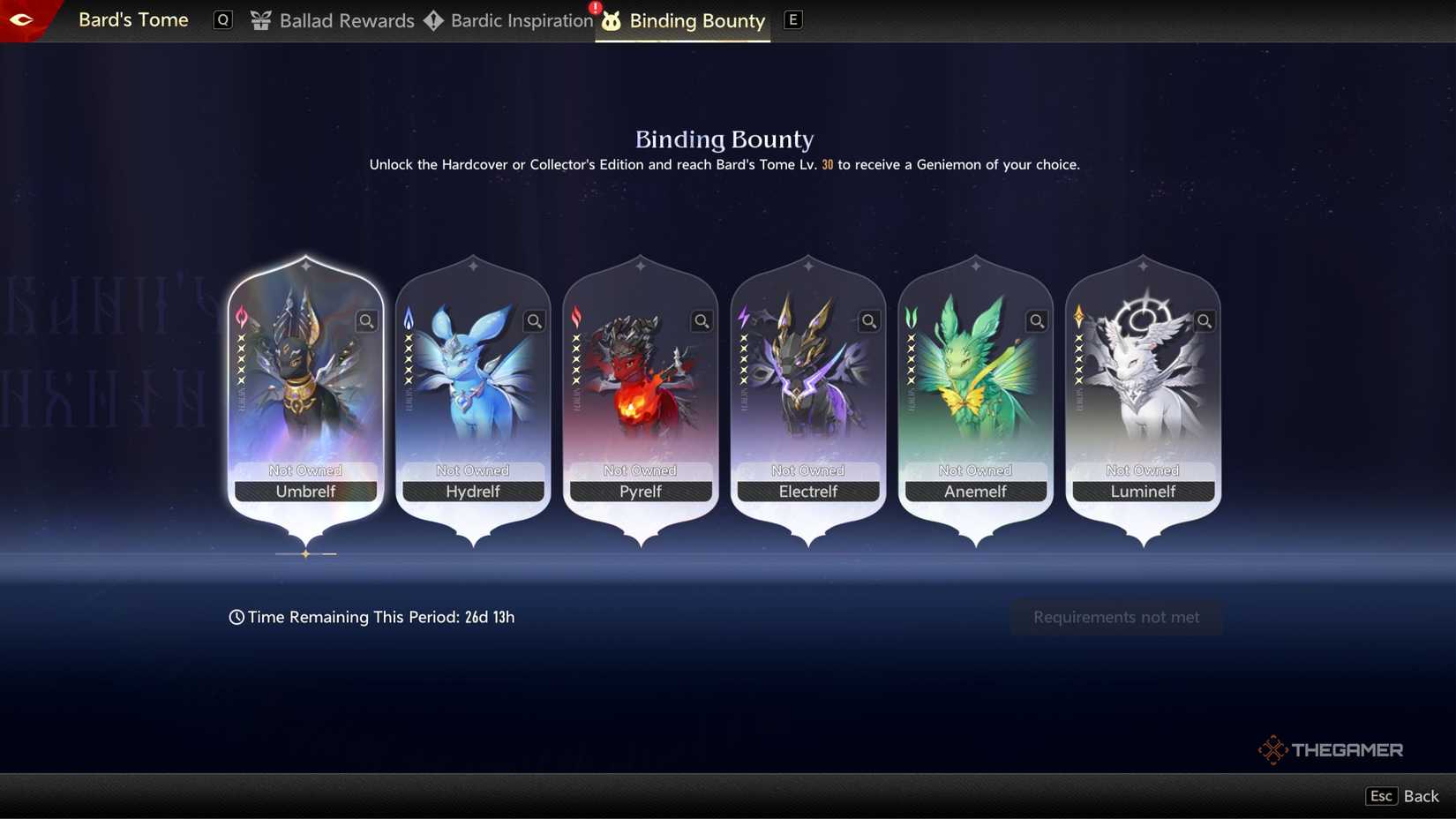
Task: Click the Ballad Rewards gift box icon
Action: (260, 20)
